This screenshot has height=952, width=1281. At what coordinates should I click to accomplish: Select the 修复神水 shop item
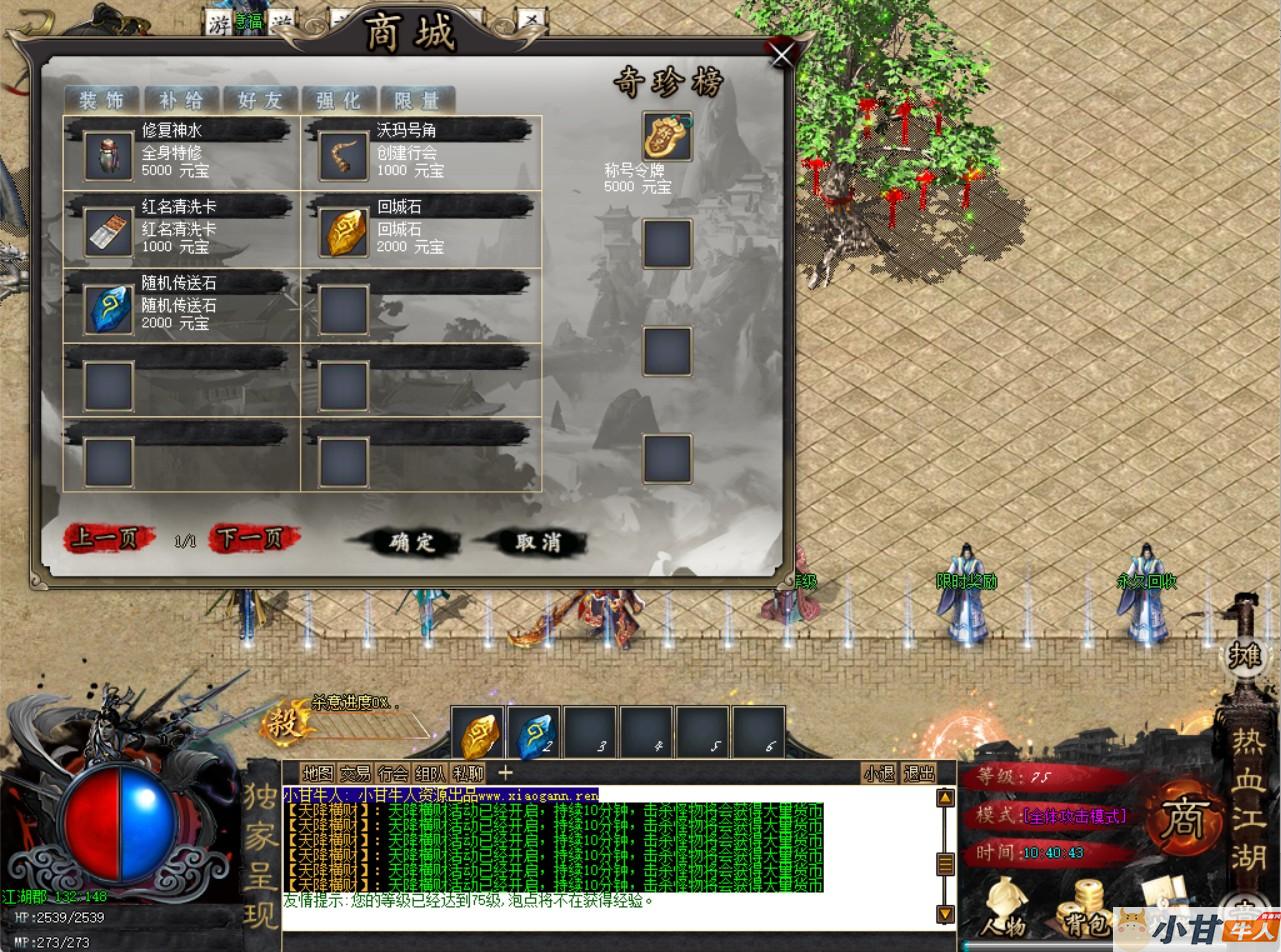pyautogui.click(x=108, y=155)
